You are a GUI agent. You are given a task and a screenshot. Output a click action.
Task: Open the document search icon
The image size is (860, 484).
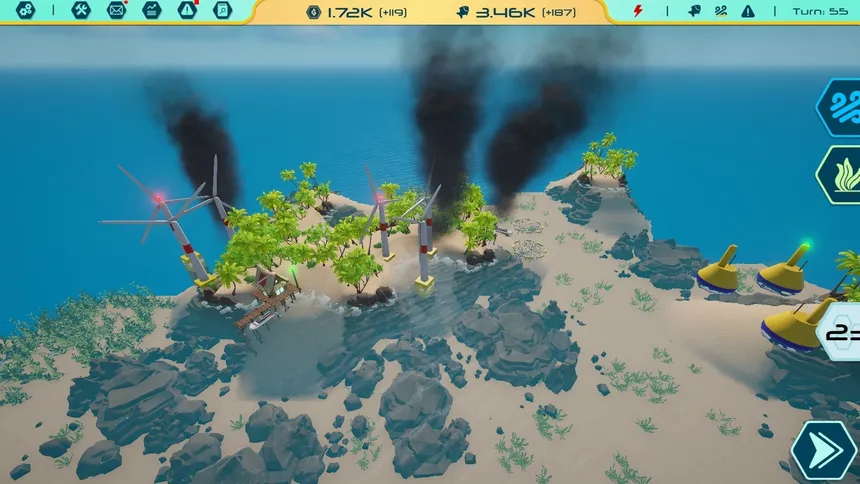pos(222,11)
